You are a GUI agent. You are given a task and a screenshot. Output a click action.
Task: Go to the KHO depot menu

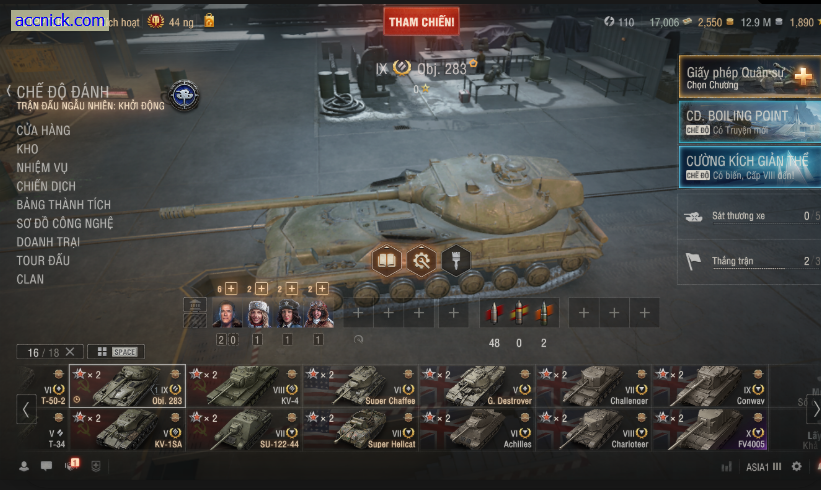(27, 149)
